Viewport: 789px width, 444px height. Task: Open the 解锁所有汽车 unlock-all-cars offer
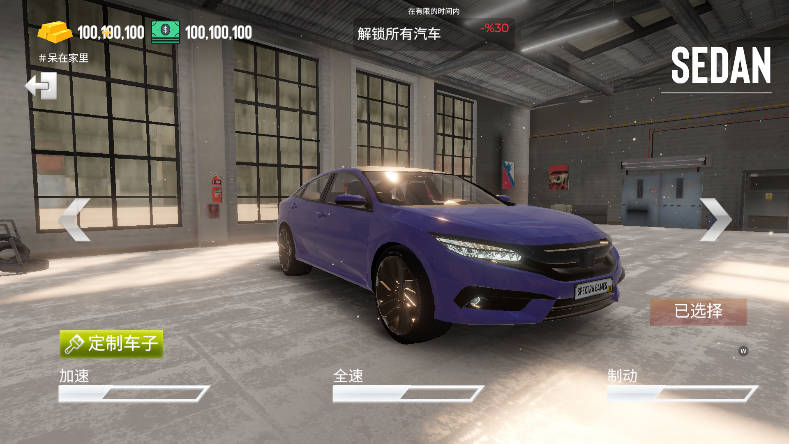coord(399,33)
